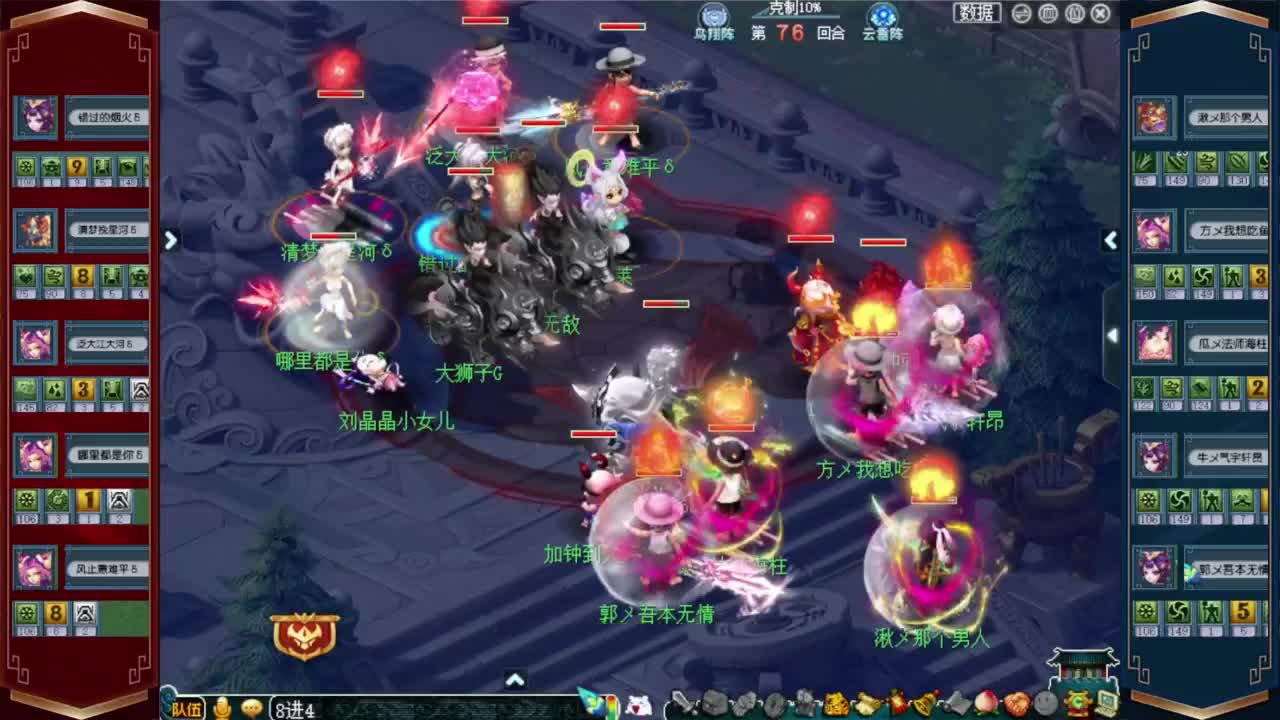Open the emoji face icon next to chat input
This screenshot has width=1280, height=720.
coord(252,707)
